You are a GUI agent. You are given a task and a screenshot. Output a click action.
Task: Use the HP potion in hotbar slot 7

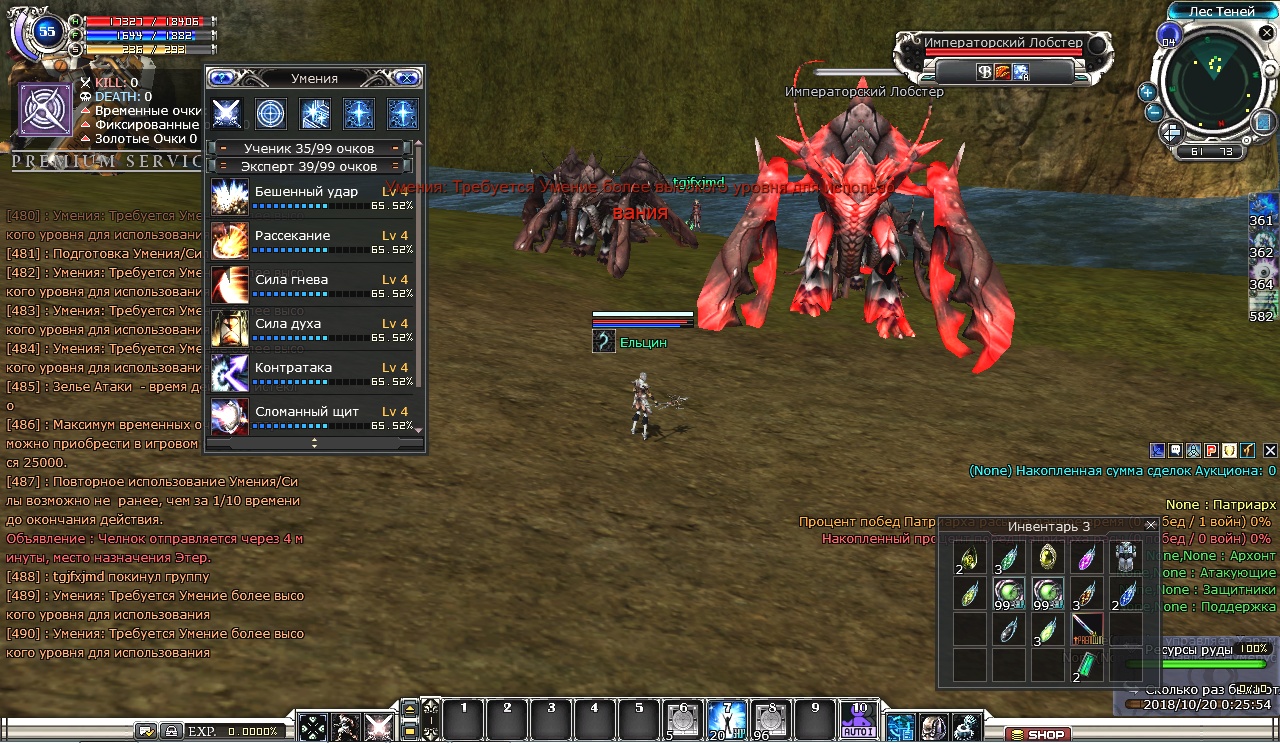tap(727, 718)
